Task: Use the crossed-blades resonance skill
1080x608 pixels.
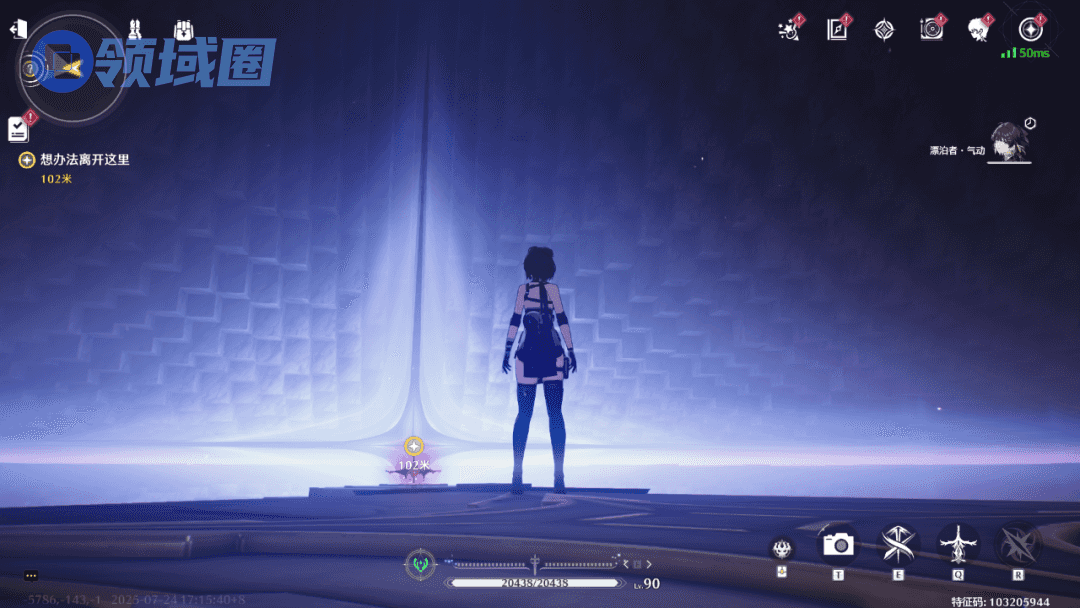Action: 898,543
